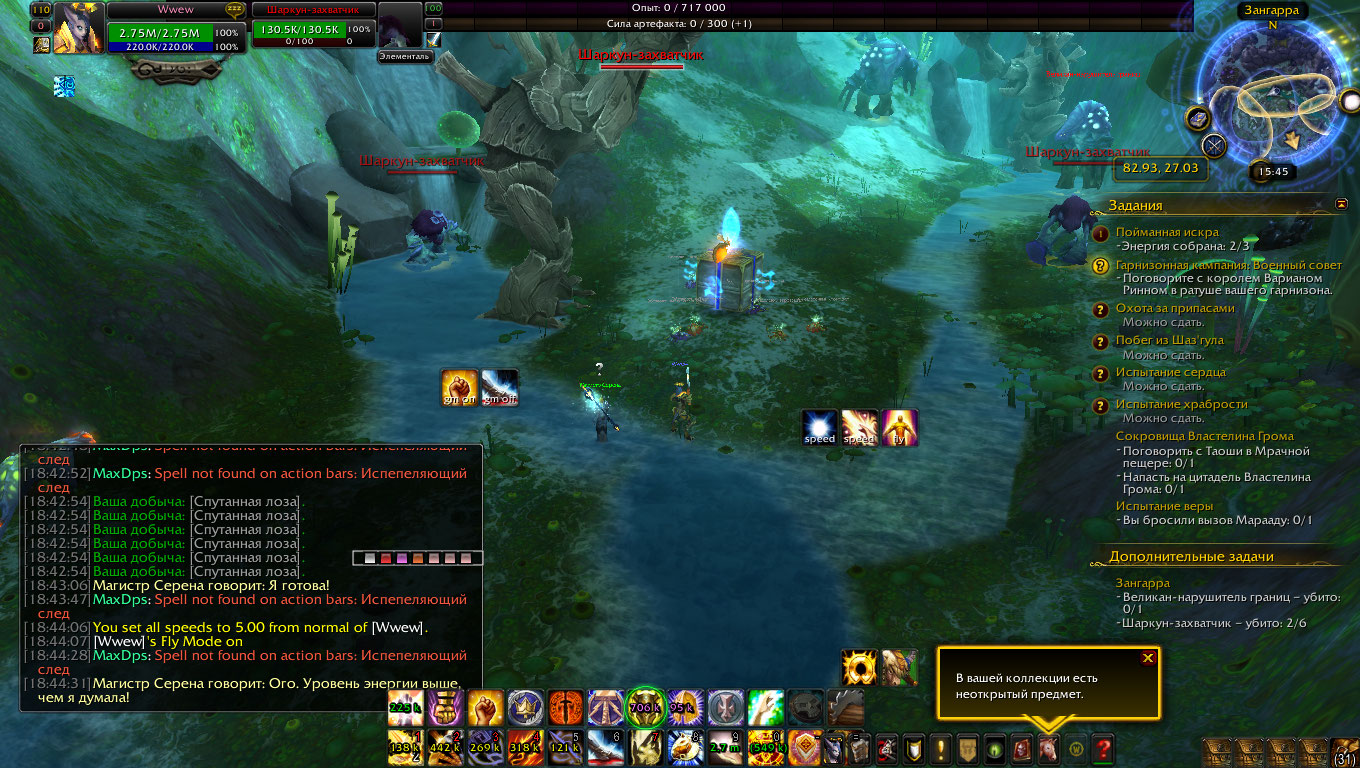Click the yellow exclamation mark quest log button

tap(940, 748)
